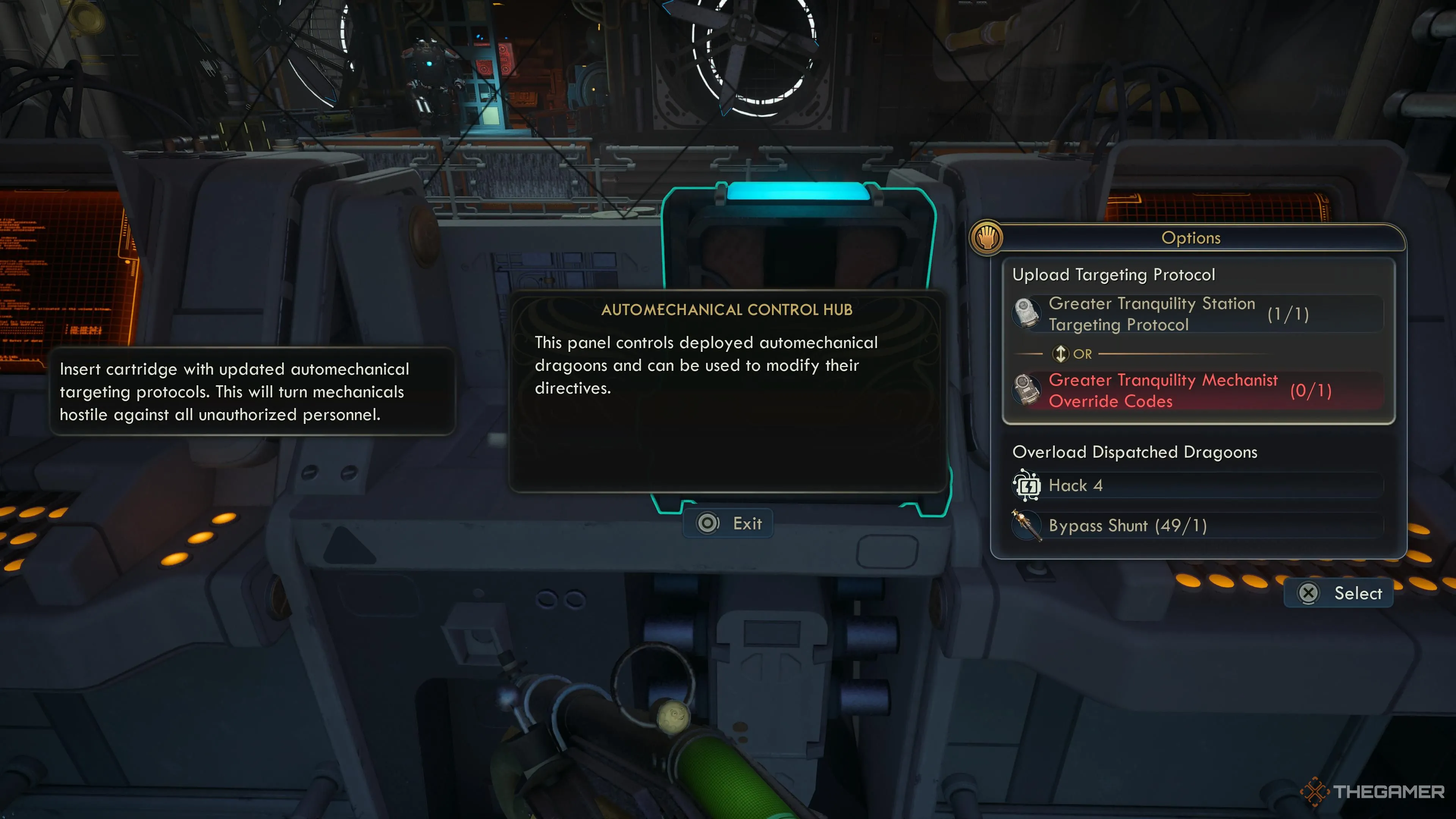The height and width of the screenshot is (819, 1456).
Task: Click the Automechanical Control Hub title
Action: click(728, 309)
